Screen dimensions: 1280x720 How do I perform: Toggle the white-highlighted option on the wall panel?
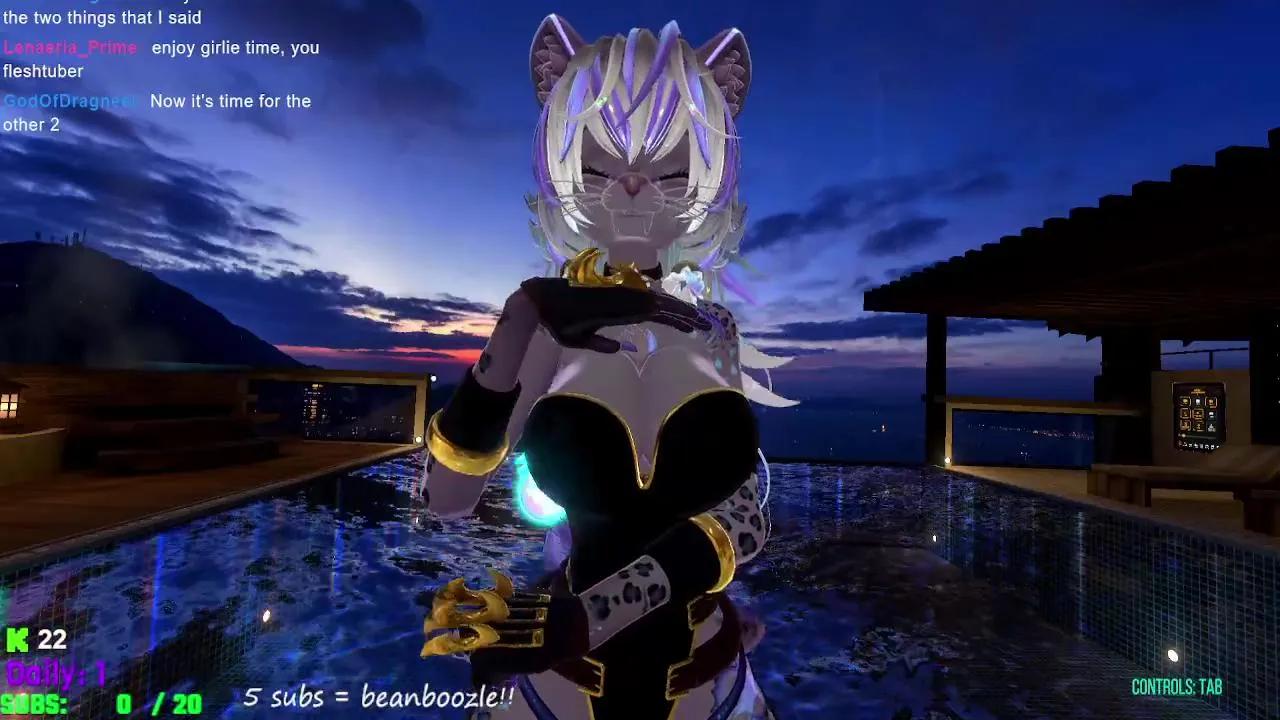(1198, 402)
